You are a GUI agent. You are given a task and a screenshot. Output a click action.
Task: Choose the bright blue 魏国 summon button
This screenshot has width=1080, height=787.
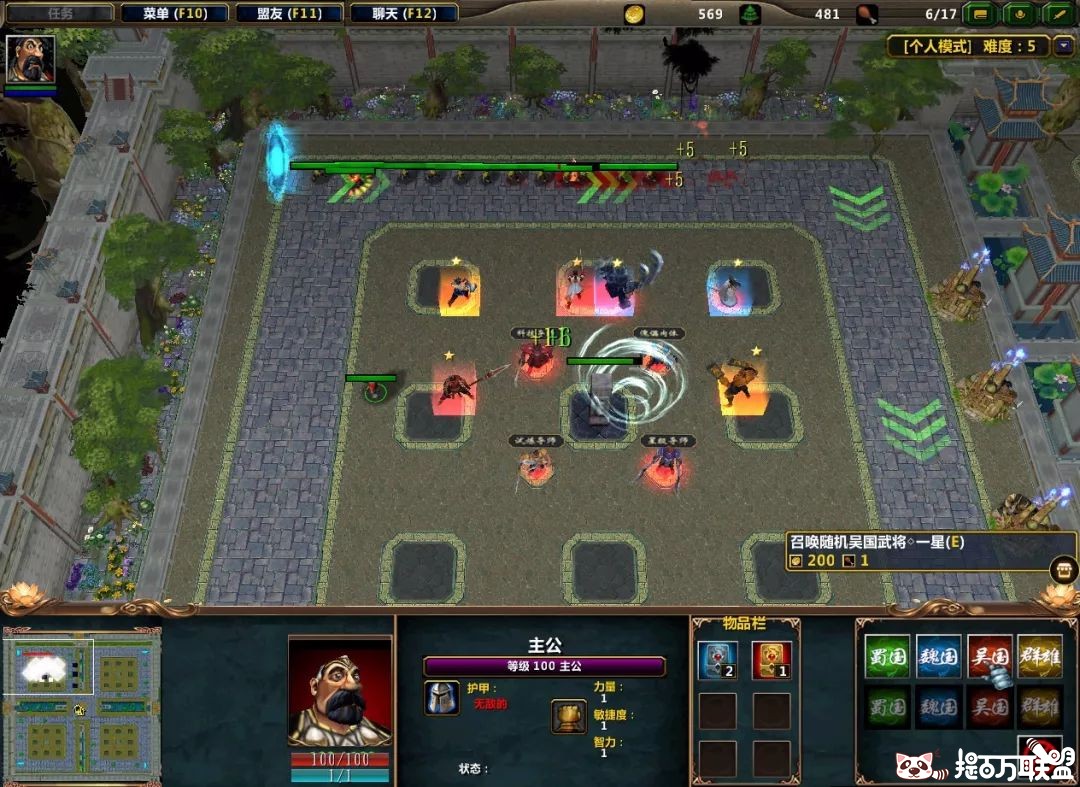[x=938, y=656]
